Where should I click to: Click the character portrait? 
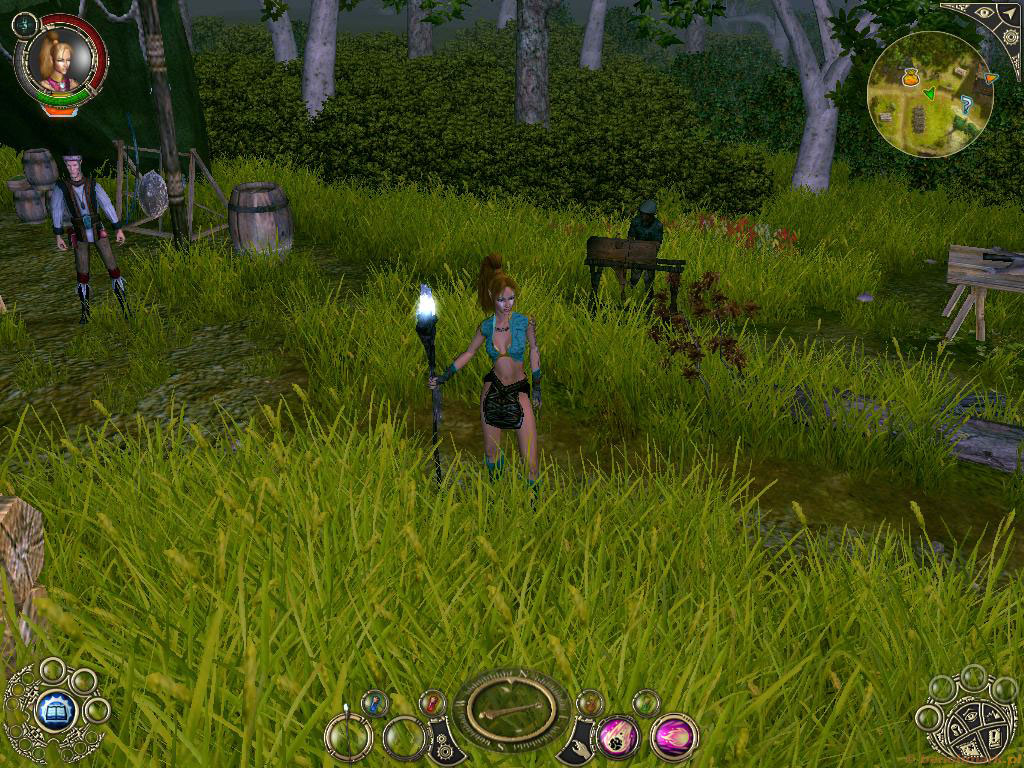coord(58,56)
